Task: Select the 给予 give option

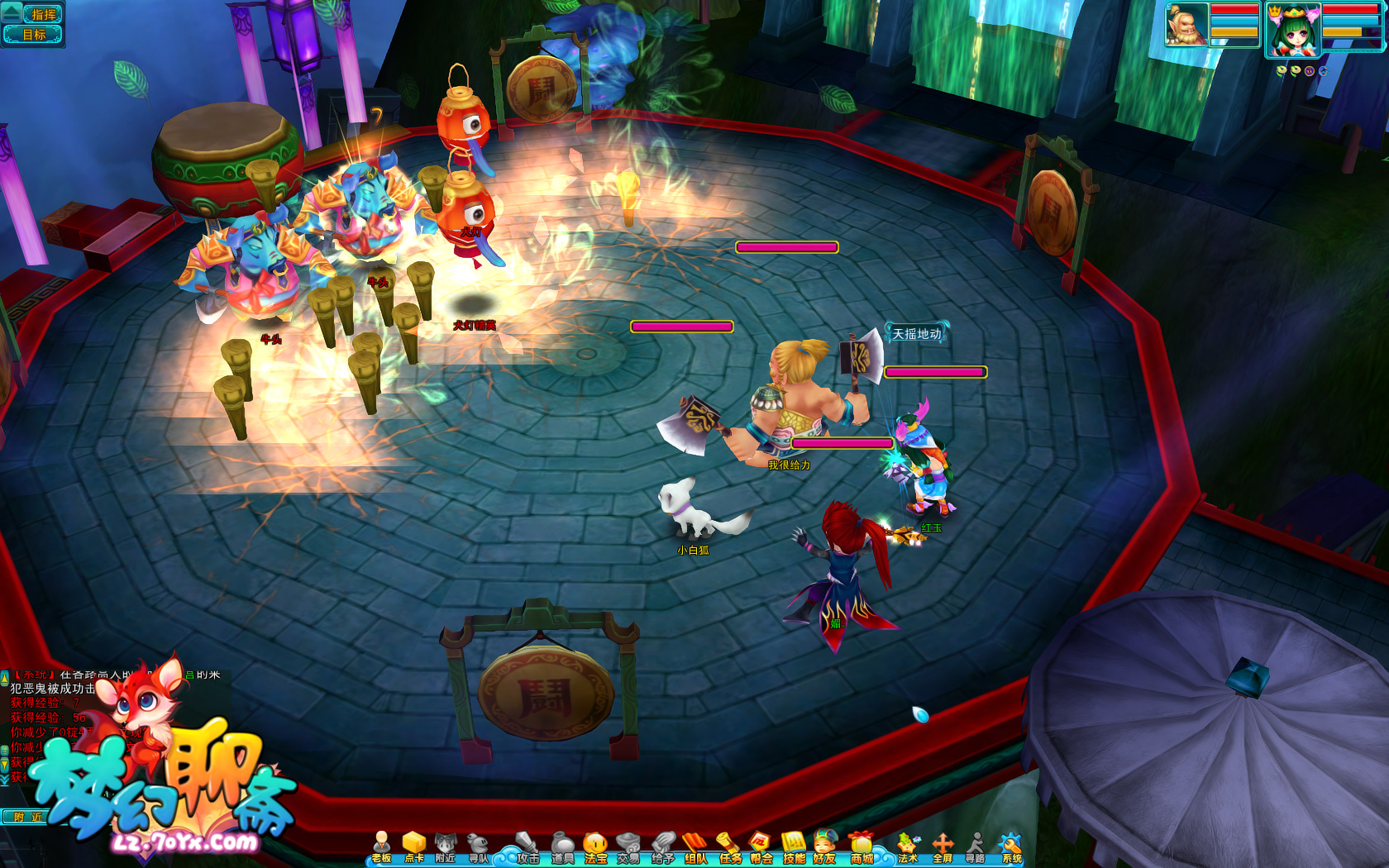Action: point(662,848)
